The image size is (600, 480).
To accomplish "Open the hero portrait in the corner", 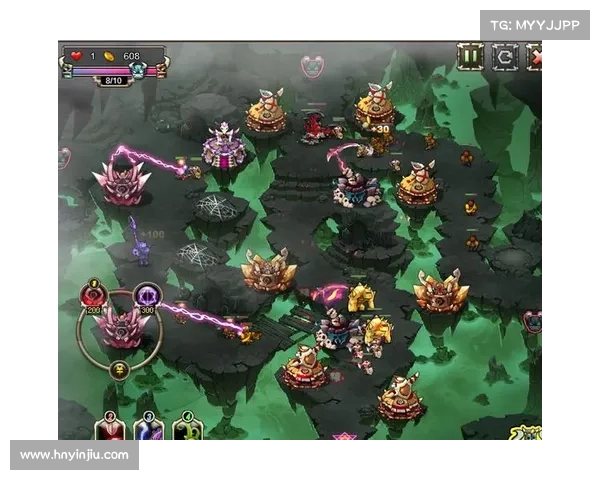I will 528,431.
